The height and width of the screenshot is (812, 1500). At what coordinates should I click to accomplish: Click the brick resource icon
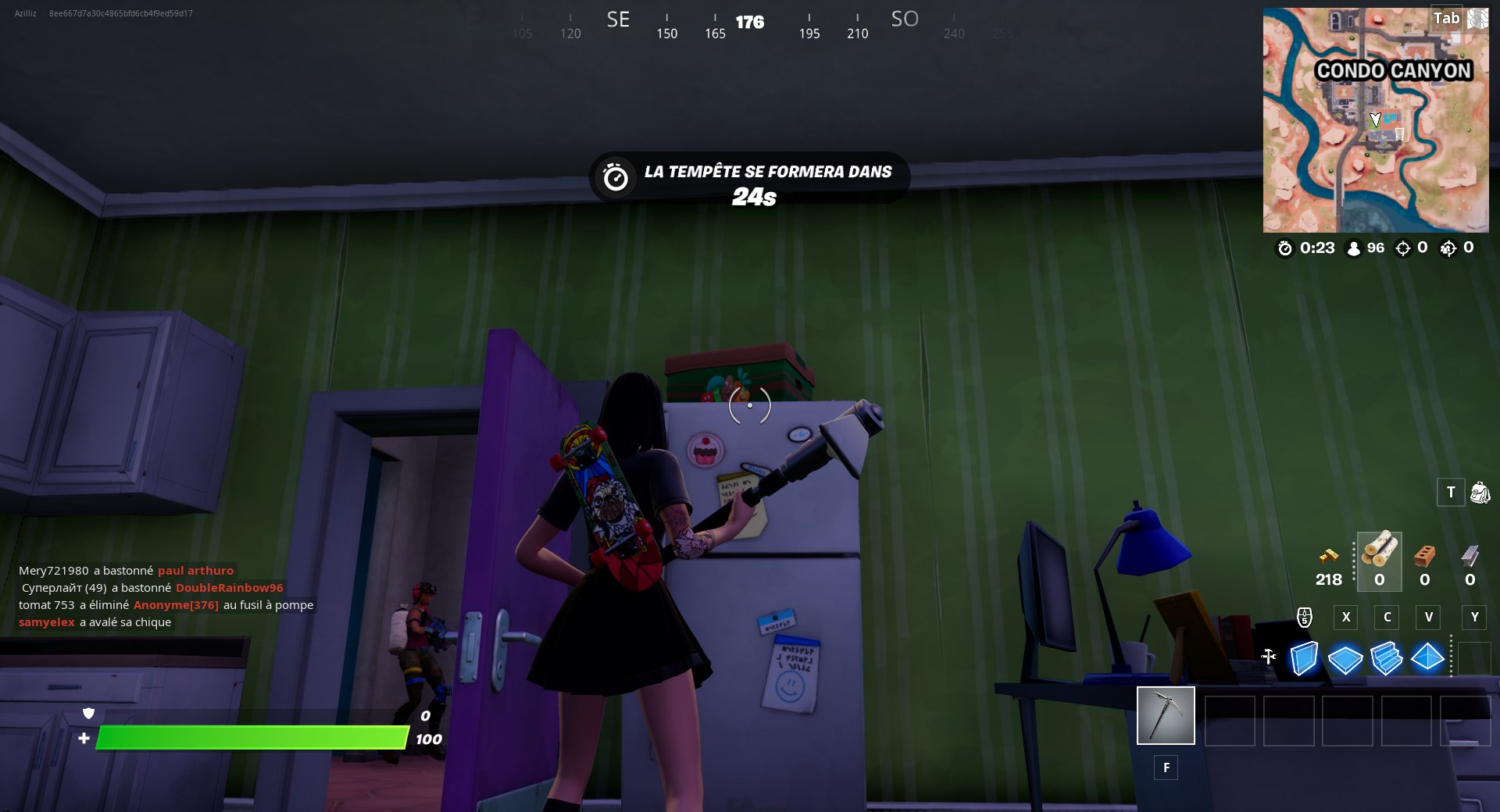coord(1423,556)
